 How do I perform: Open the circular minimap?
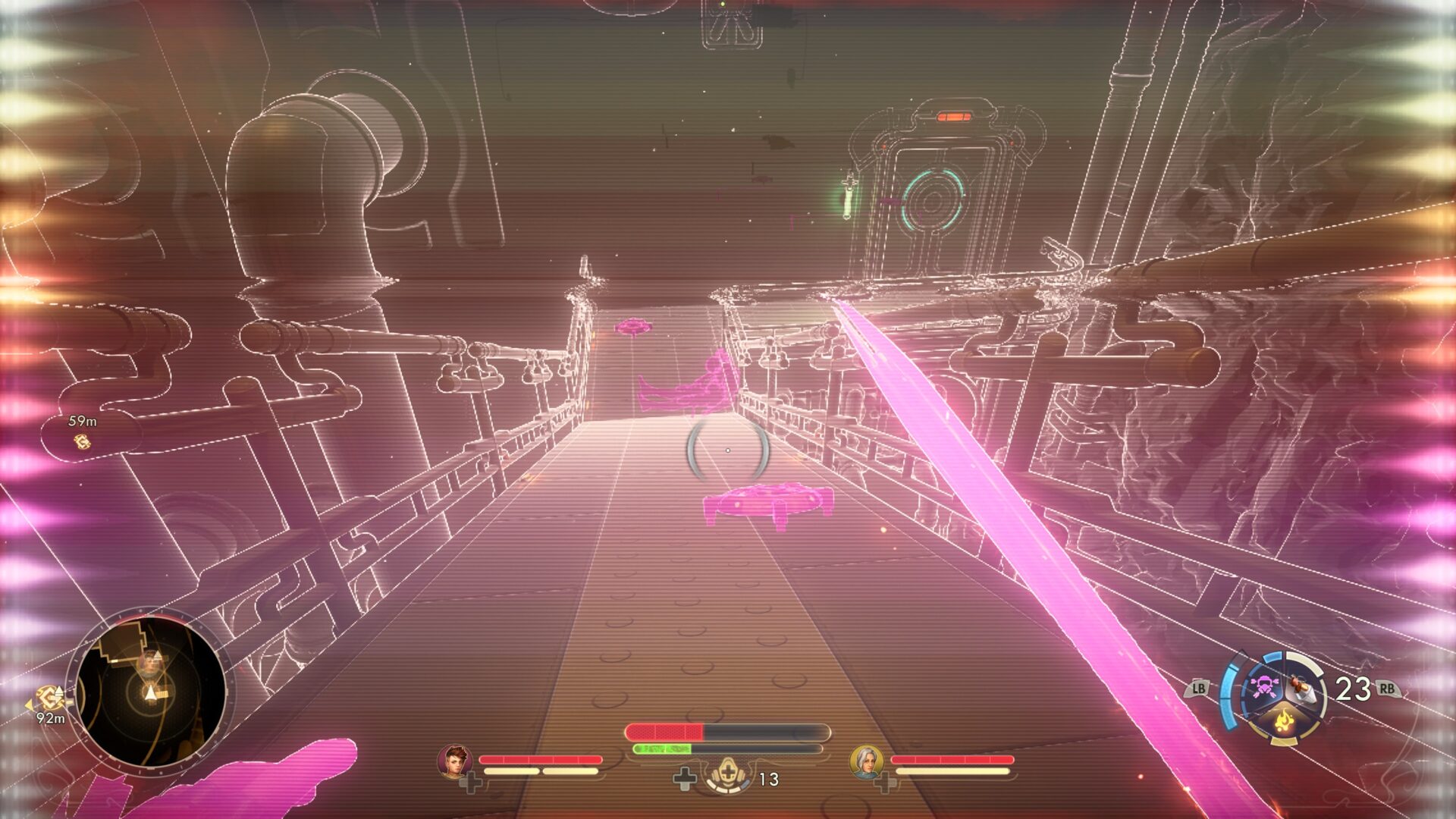click(x=150, y=691)
